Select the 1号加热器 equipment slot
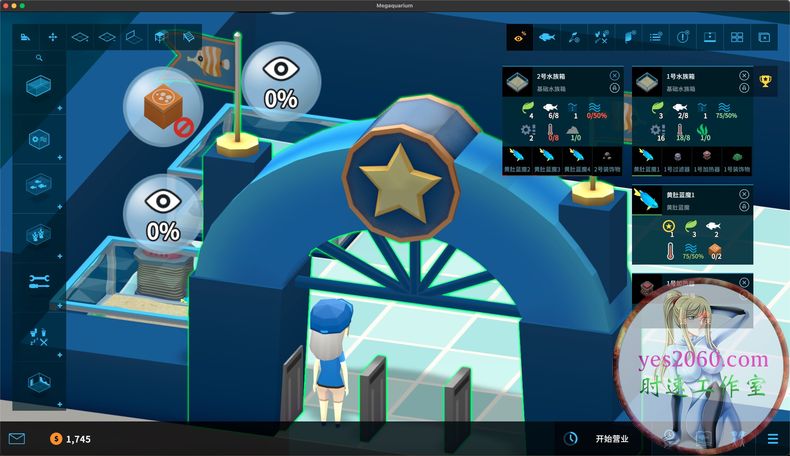790x456 pixels. pyautogui.click(x=707, y=158)
